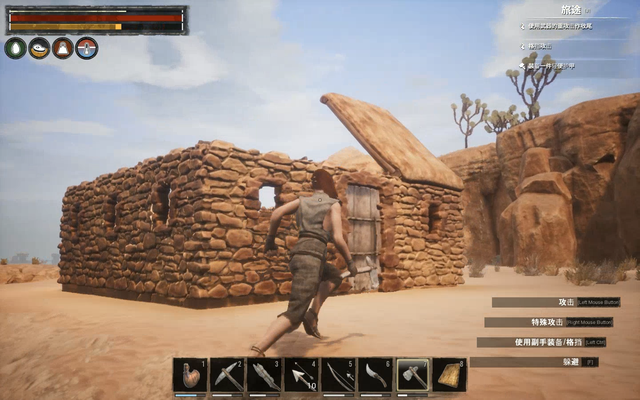Select the curved skinning knife slot

pyautogui.click(x=376, y=375)
